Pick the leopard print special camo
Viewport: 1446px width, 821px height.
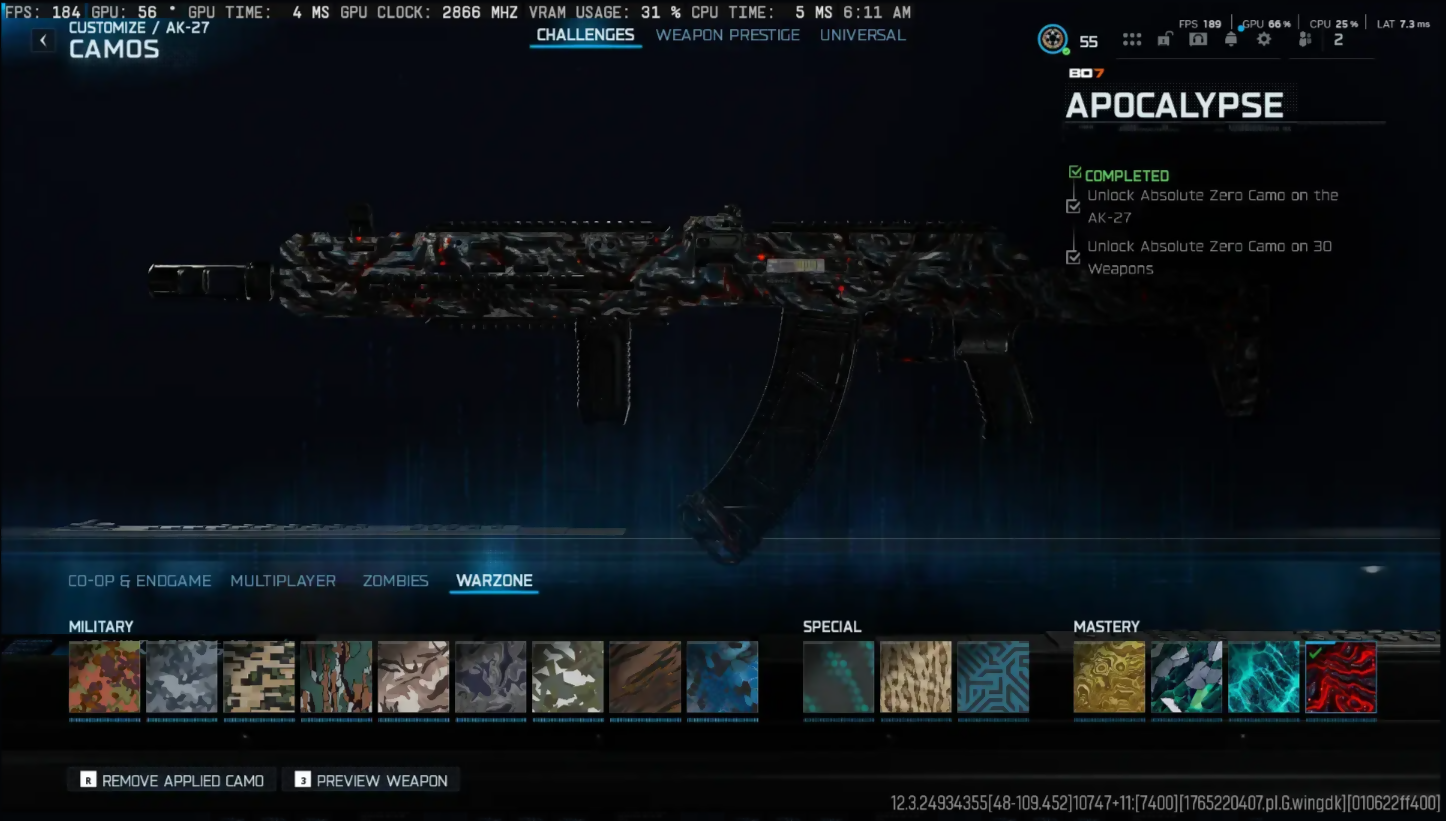(915, 677)
